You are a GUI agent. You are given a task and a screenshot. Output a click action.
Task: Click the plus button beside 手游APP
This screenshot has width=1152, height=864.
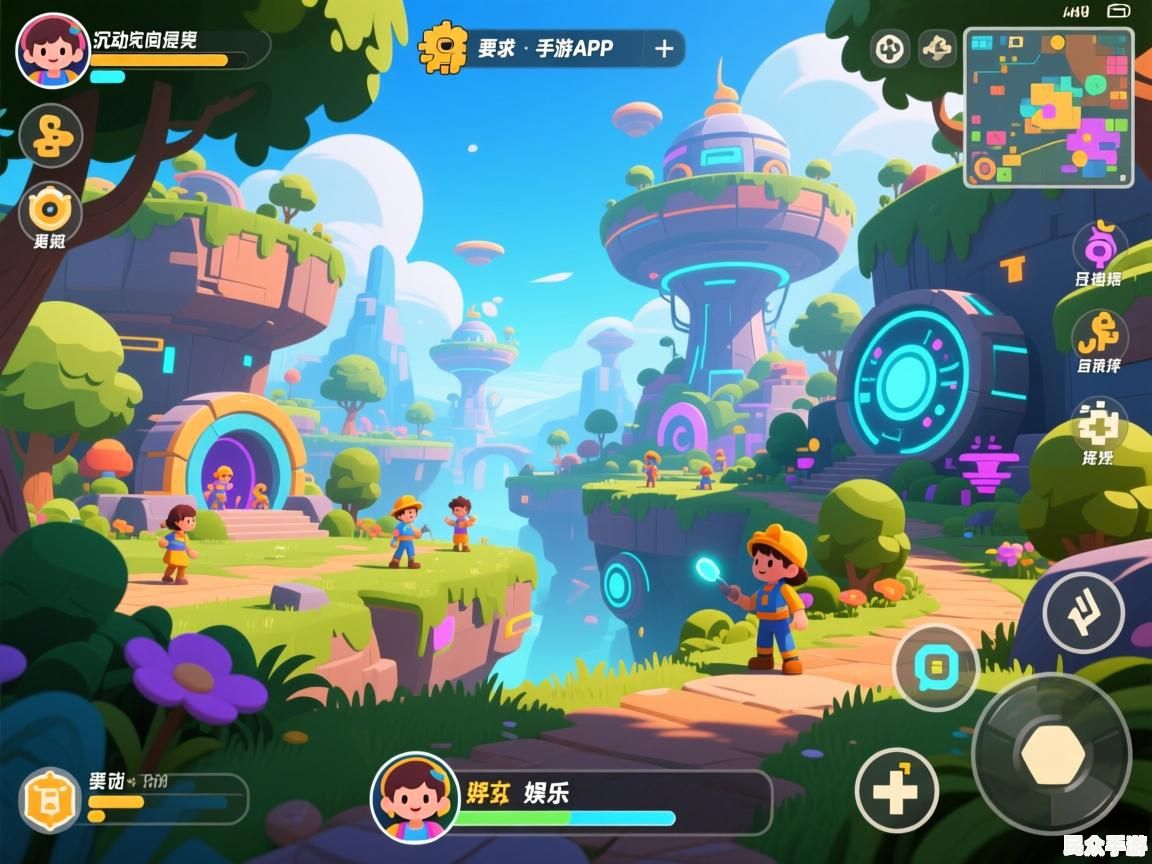pos(664,49)
